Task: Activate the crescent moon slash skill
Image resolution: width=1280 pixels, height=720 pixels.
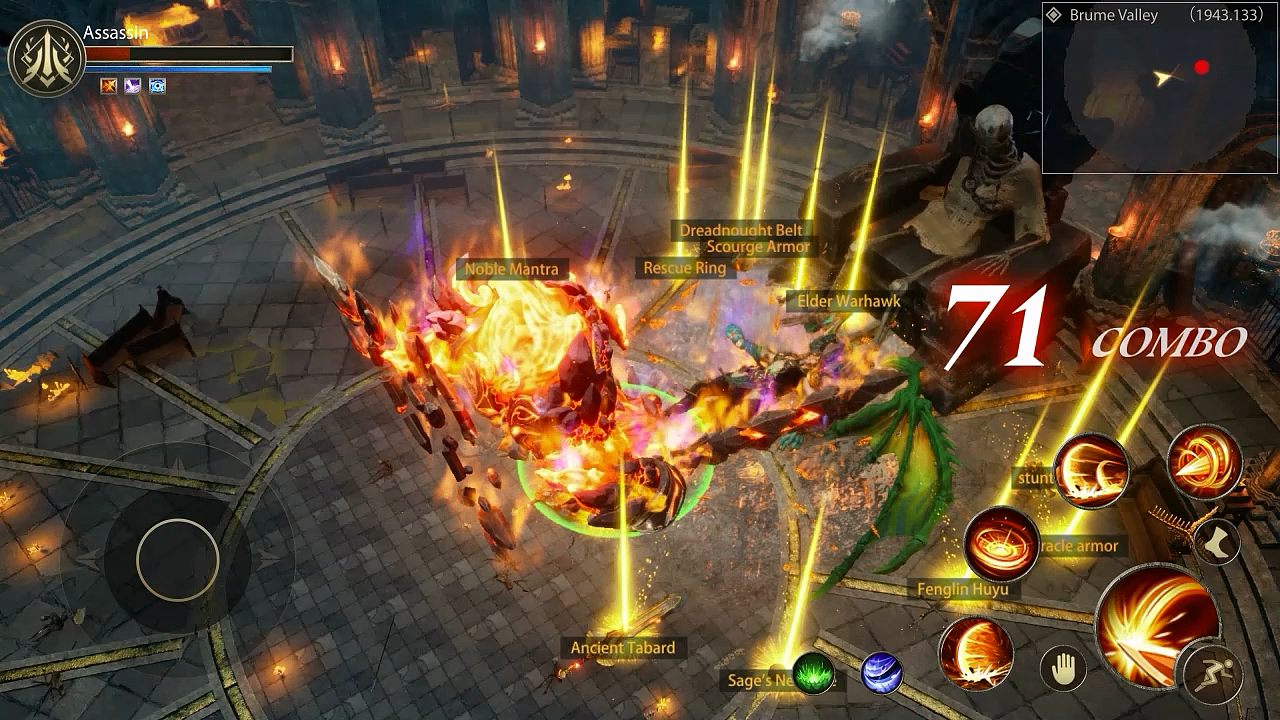Action: click(976, 653)
